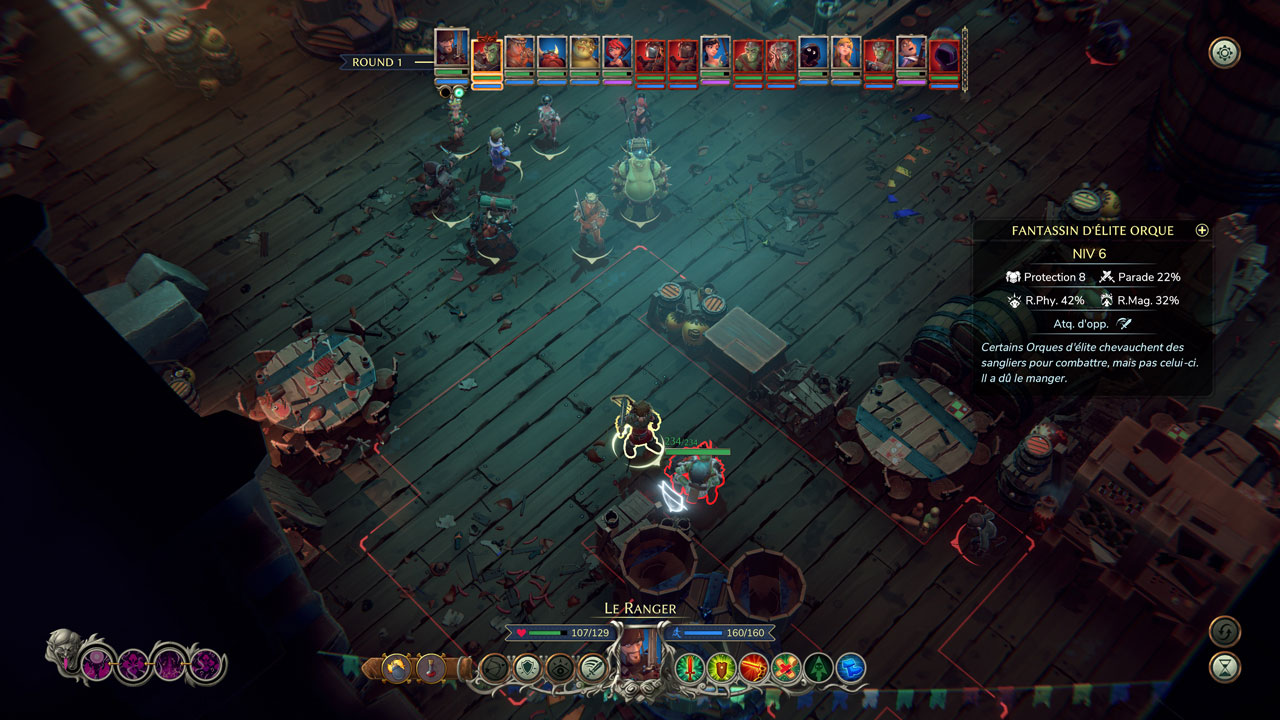Activate the red sword on green skill
The height and width of the screenshot is (720, 1280).
coord(690,667)
